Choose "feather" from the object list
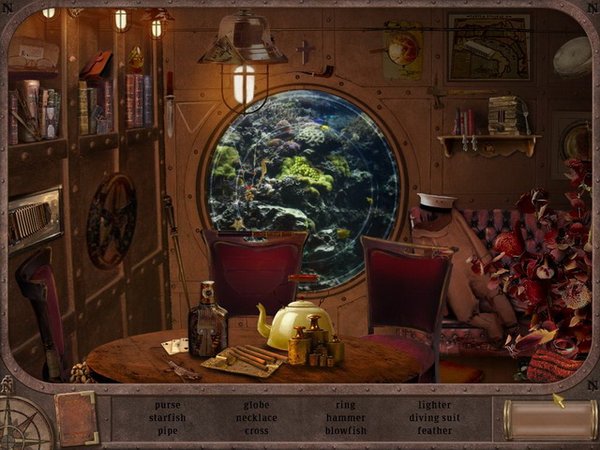Screen dimensions: 600x450 click(435, 430)
